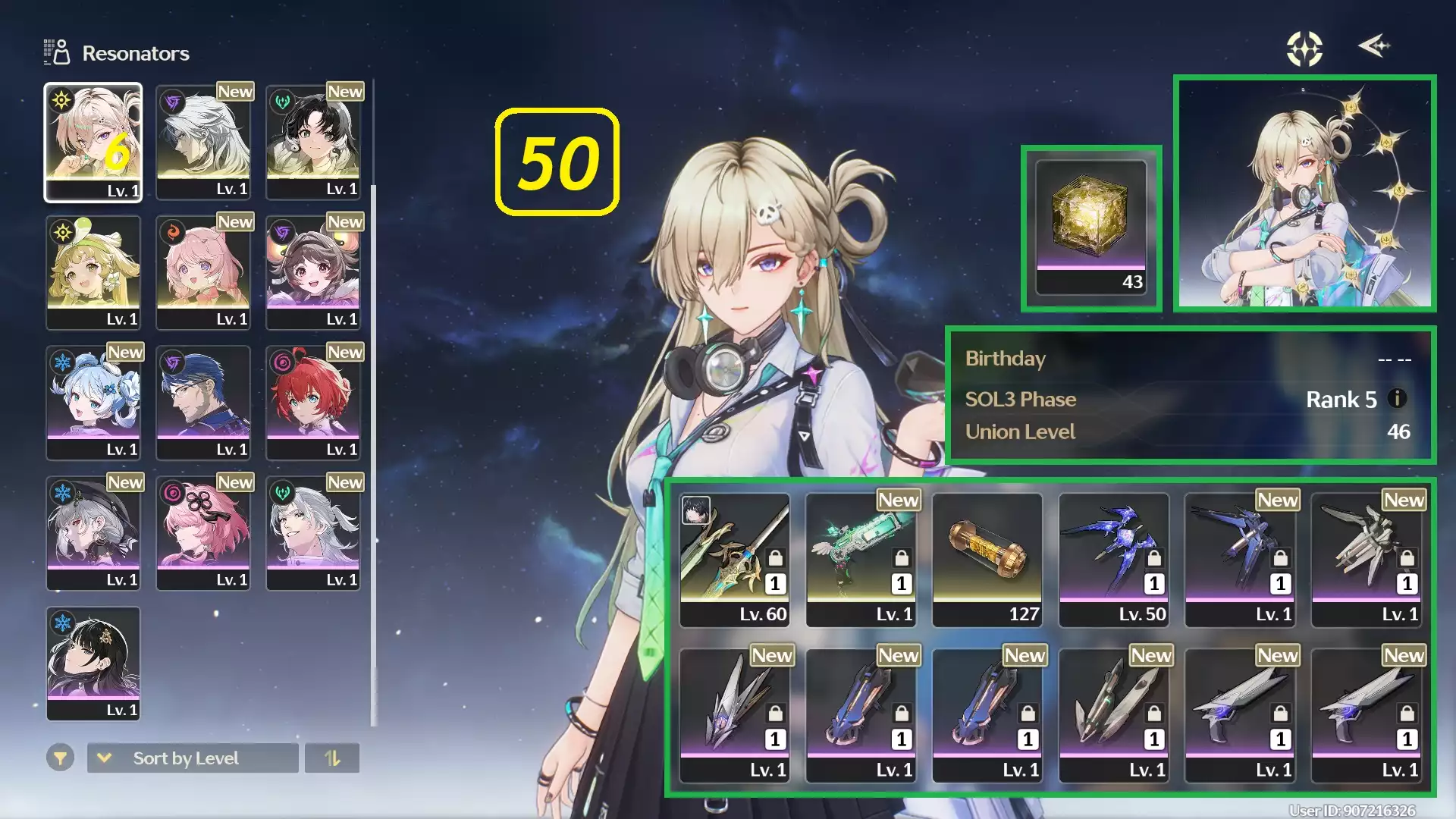Select the black-haired resonator at the list bottom

click(x=93, y=664)
